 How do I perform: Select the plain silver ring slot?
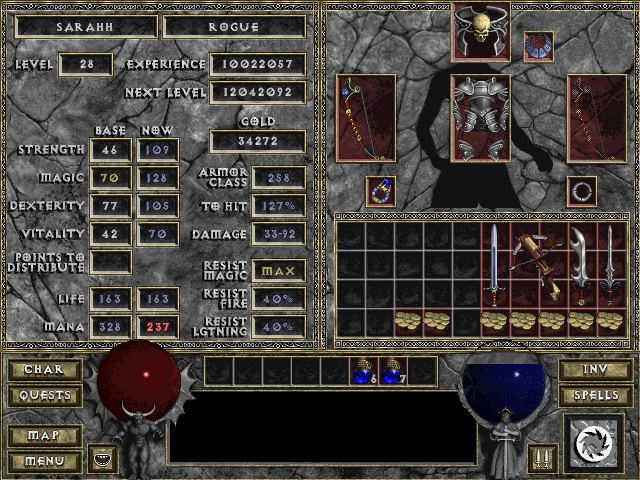pyautogui.click(x=582, y=189)
